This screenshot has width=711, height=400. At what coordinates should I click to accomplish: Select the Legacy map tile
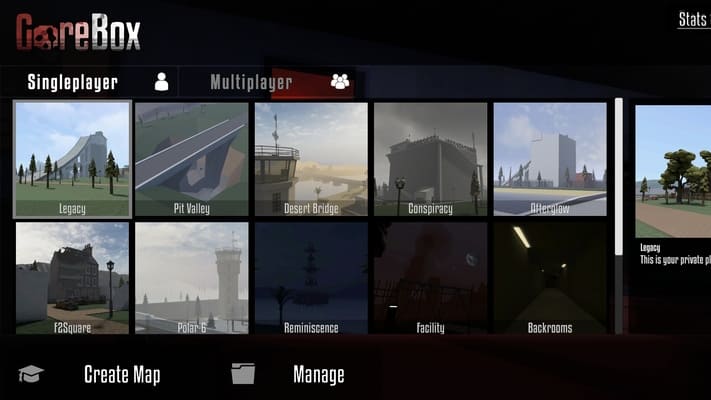point(72,159)
